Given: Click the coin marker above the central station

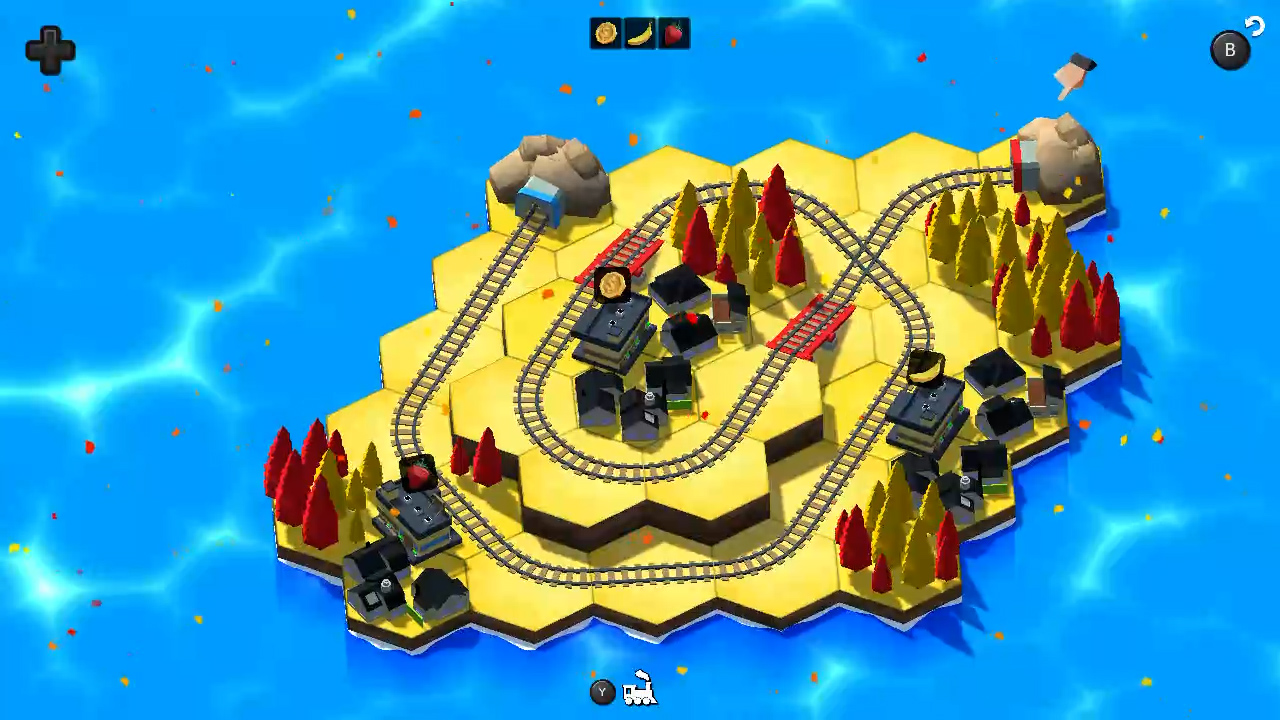Looking at the screenshot, I should (x=614, y=286).
